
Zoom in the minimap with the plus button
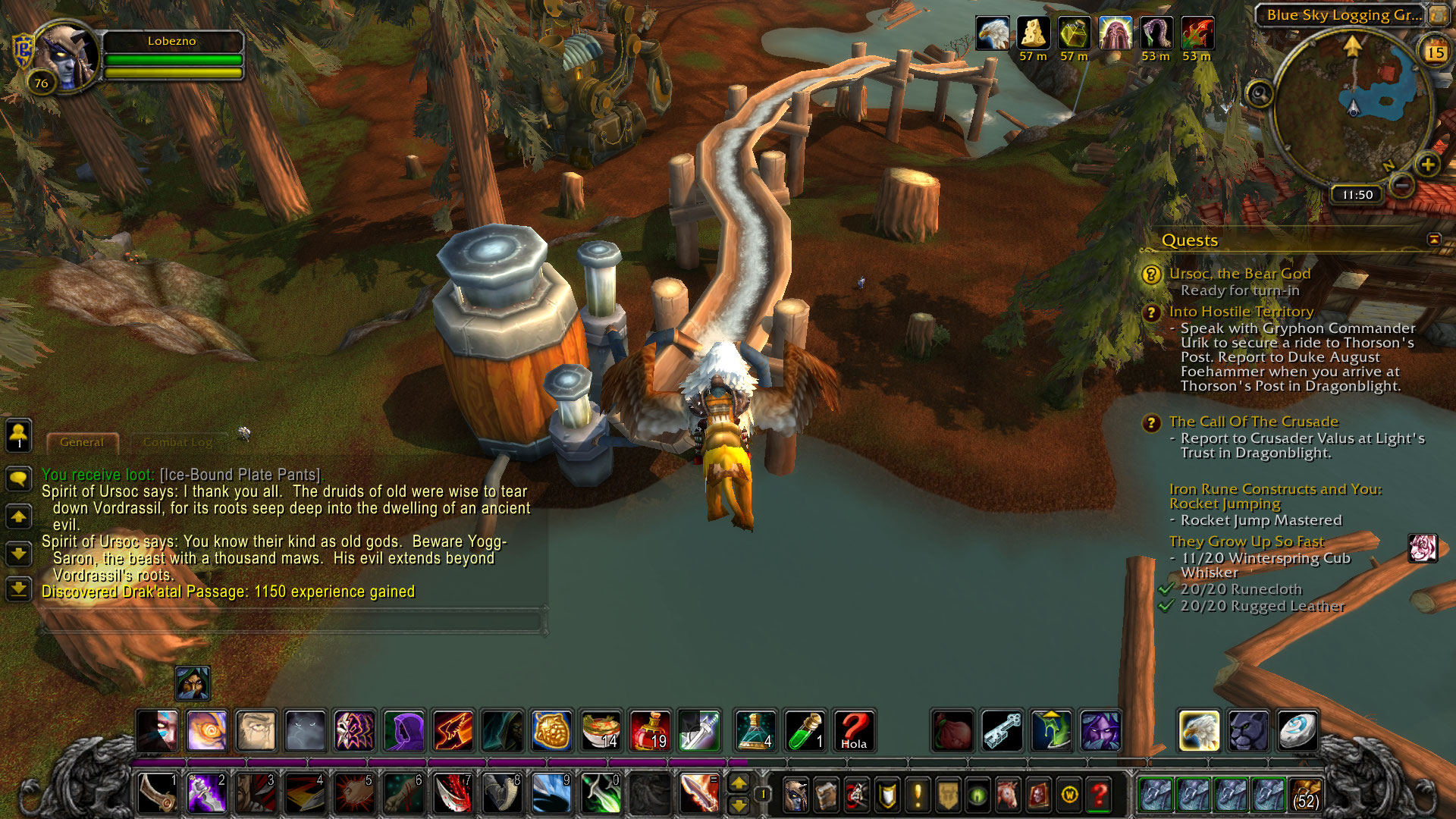click(x=1427, y=165)
